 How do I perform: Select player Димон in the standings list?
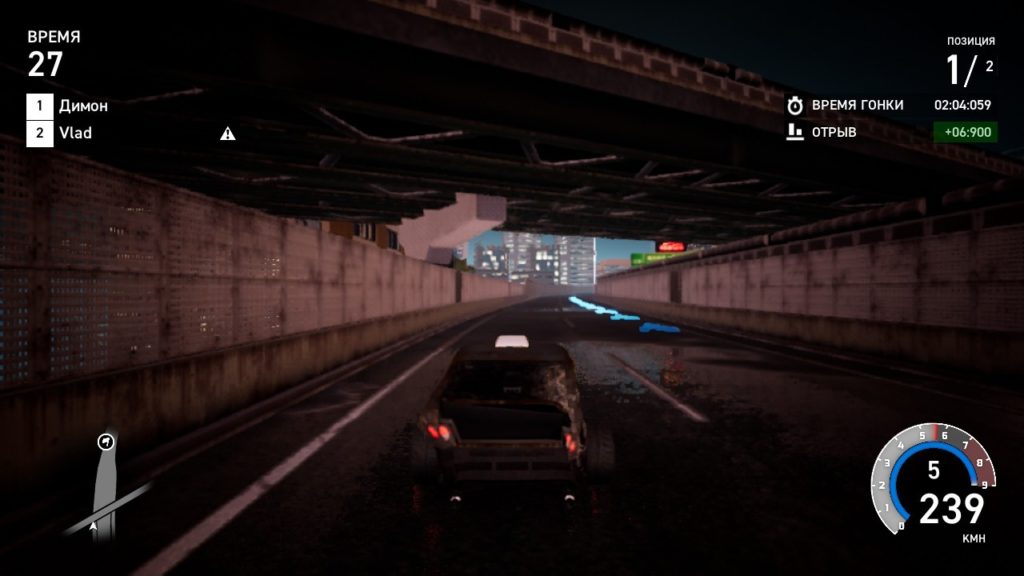point(83,105)
